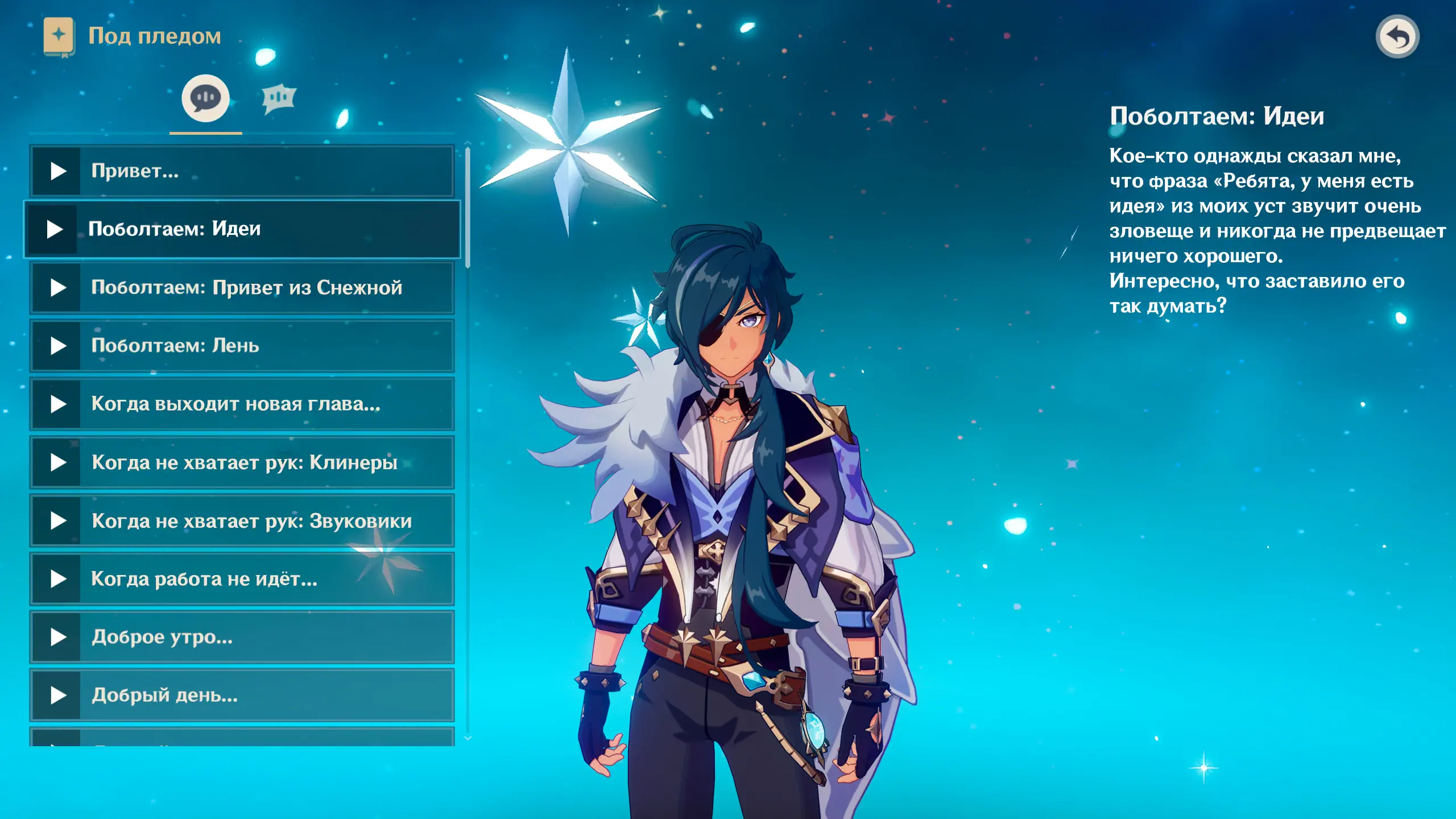
Task: Switch to the round speech bubble tab
Action: 205,98
